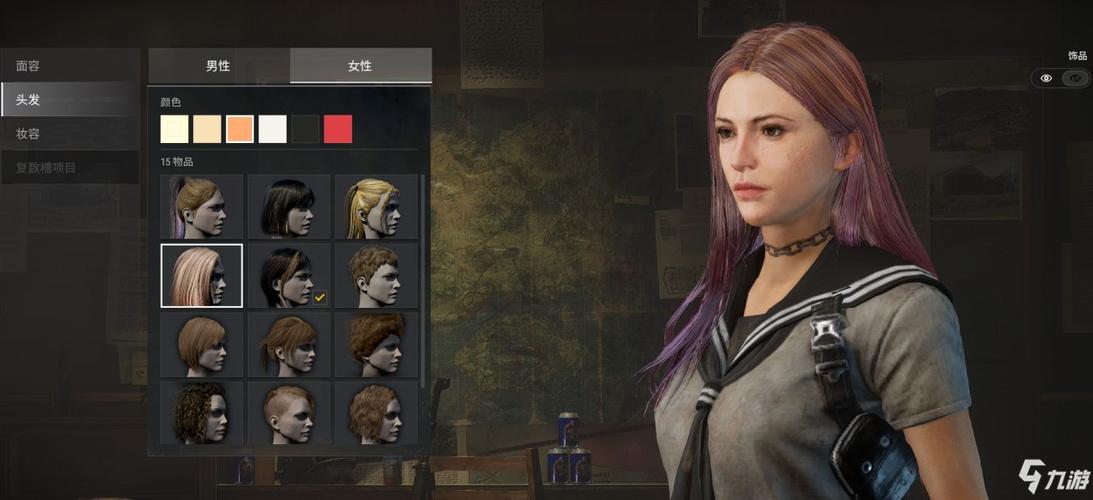Select the dark curly hair style
Viewport: 1093px width, 500px height.
(202, 411)
